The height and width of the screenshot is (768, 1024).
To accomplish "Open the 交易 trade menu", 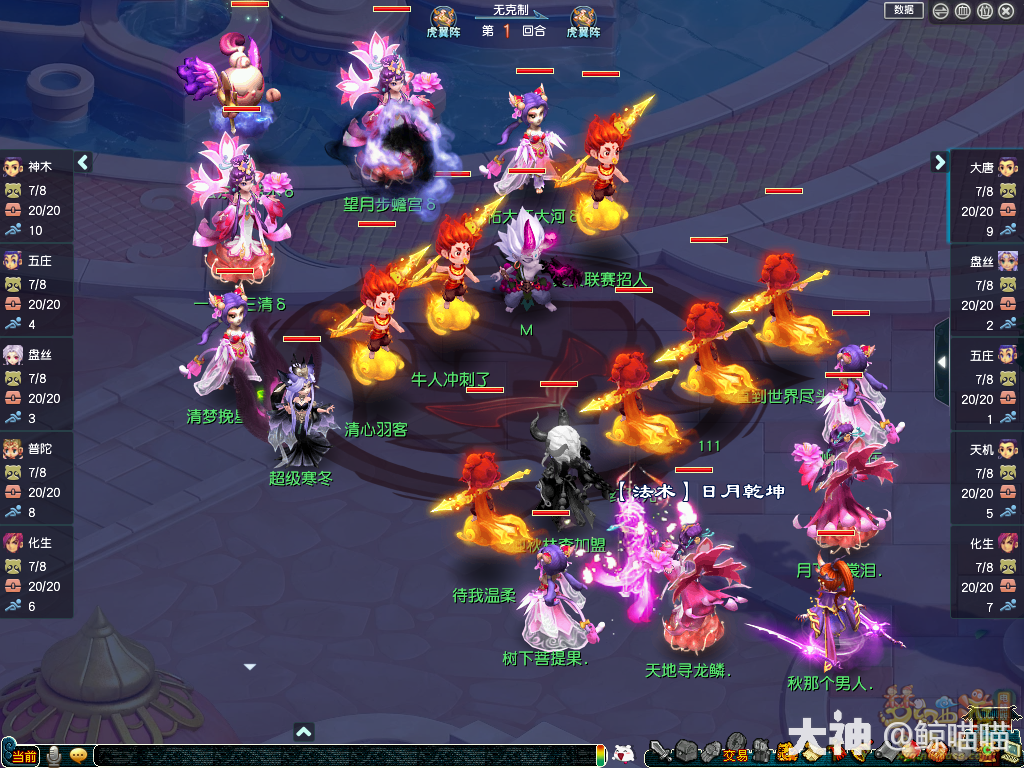I will pyautogui.click(x=735, y=753).
